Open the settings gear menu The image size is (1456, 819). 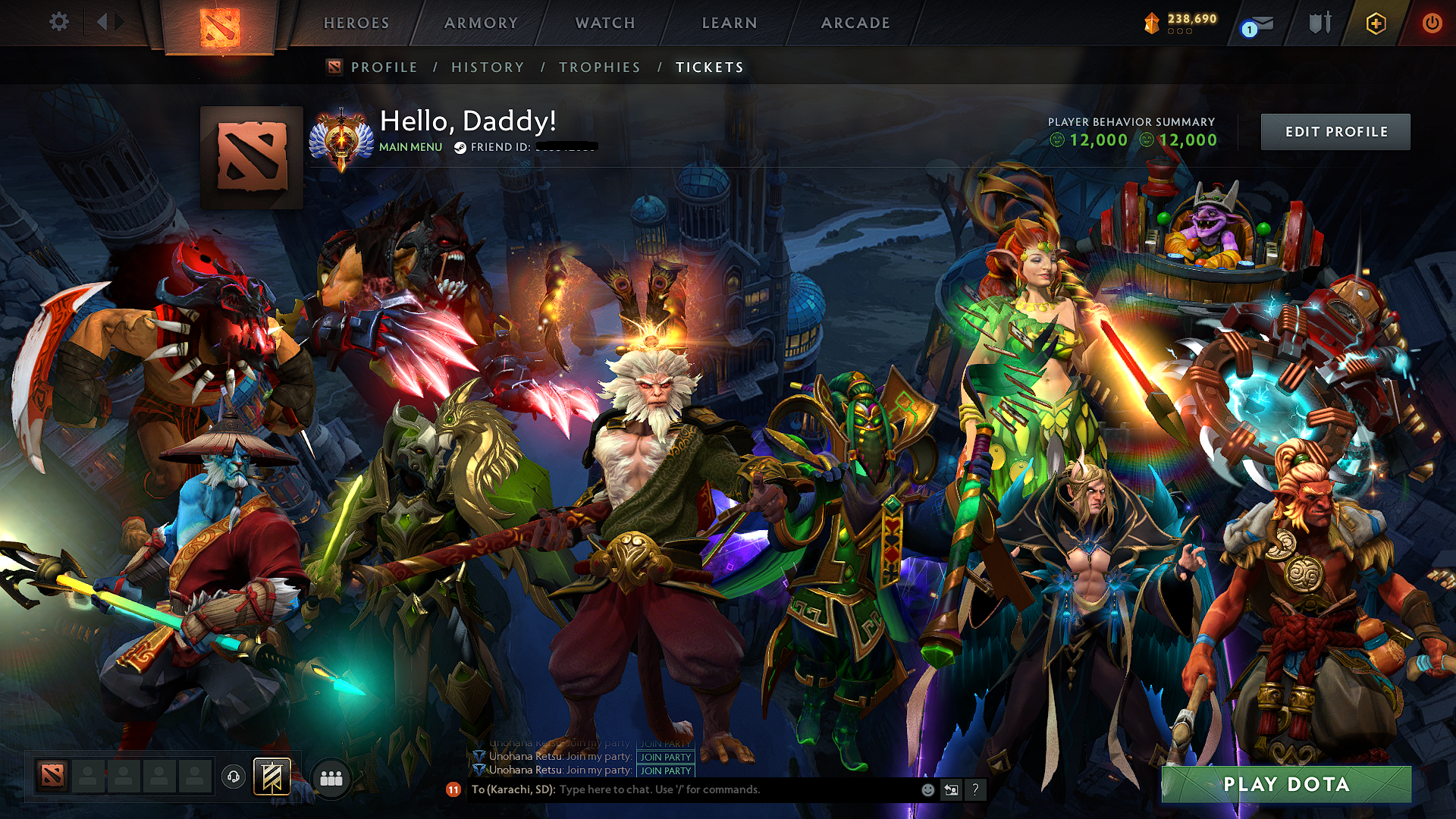pos(59,23)
